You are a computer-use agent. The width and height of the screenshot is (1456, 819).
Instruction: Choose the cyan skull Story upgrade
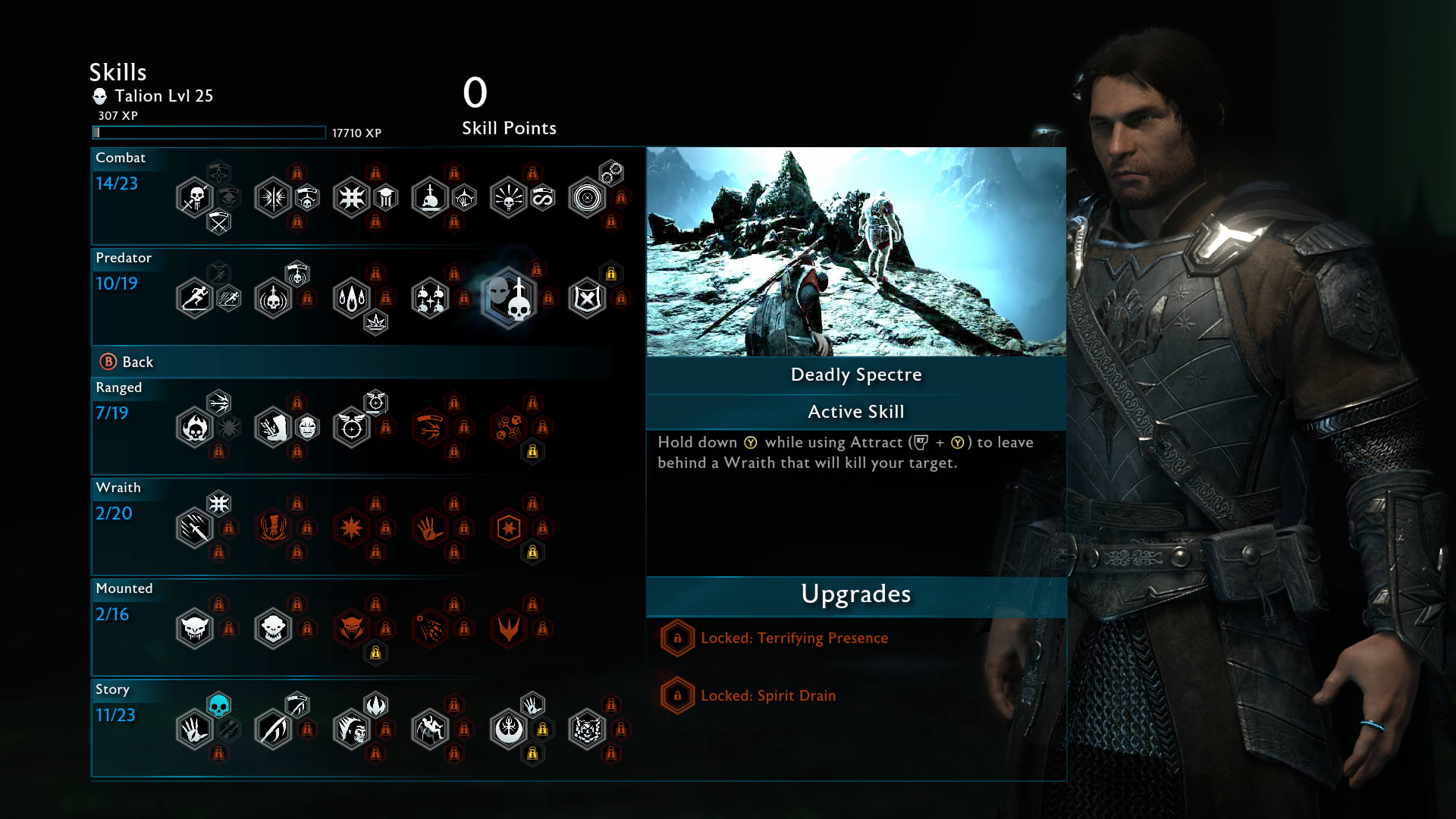(218, 705)
